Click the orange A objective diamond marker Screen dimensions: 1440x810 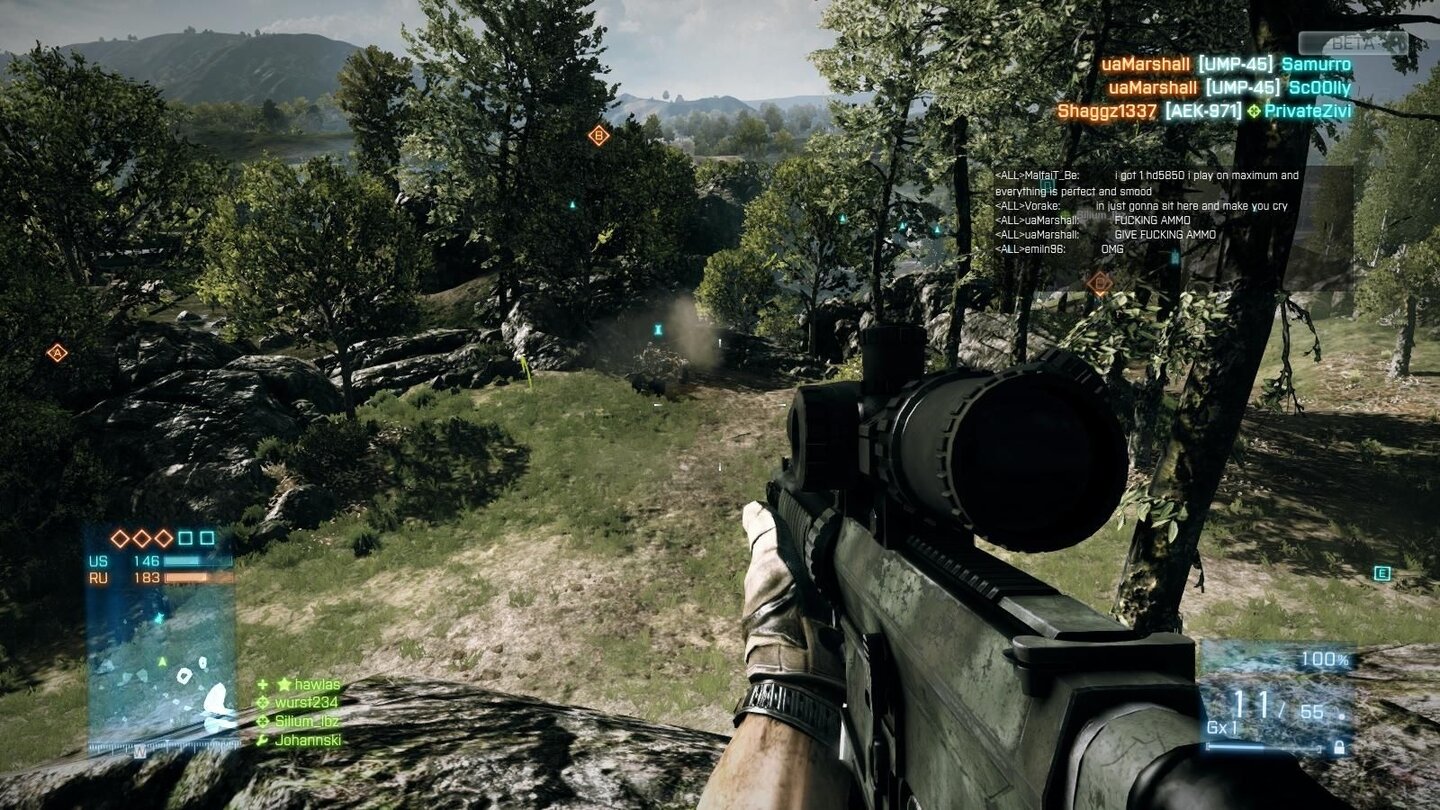point(57,352)
